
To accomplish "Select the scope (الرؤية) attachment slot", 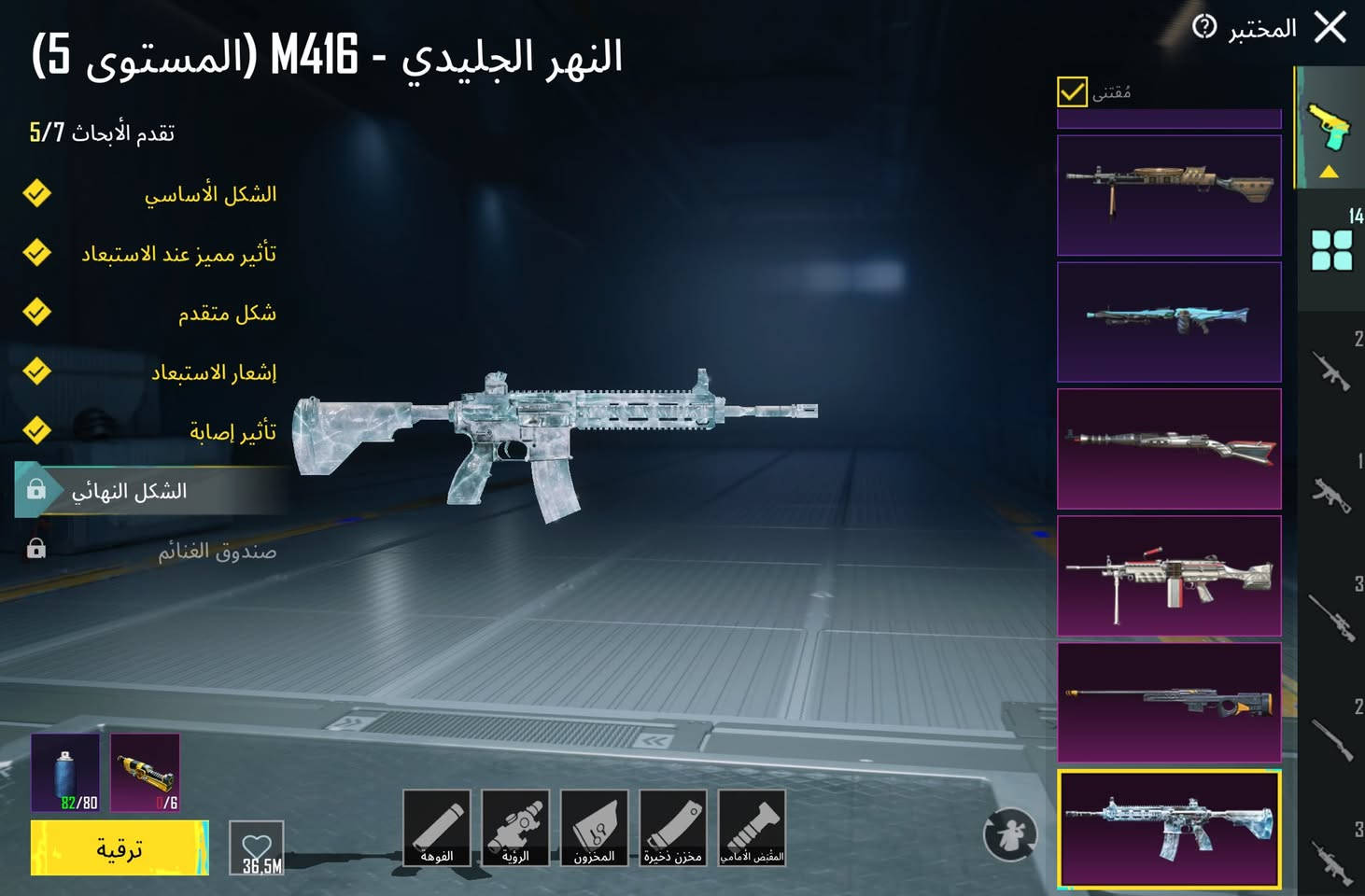I will (x=517, y=829).
